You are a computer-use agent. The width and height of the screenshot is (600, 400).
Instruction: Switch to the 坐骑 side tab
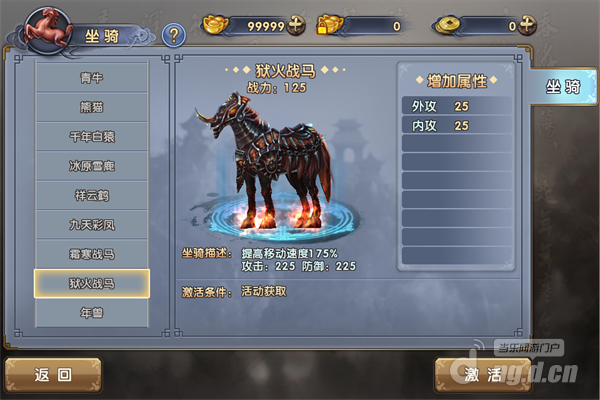click(562, 87)
